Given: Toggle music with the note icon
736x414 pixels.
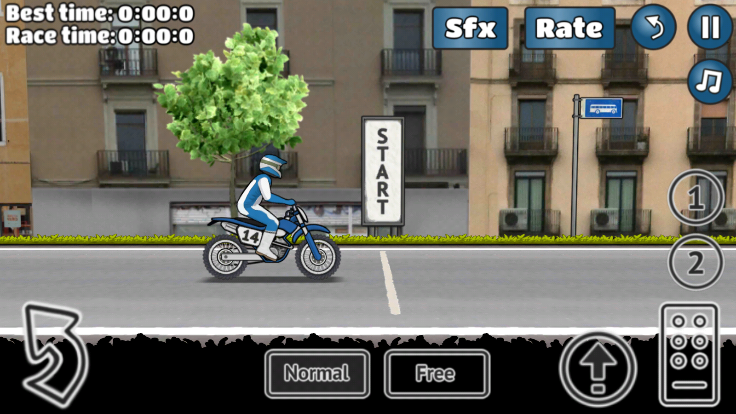Looking at the screenshot, I should point(710,81).
